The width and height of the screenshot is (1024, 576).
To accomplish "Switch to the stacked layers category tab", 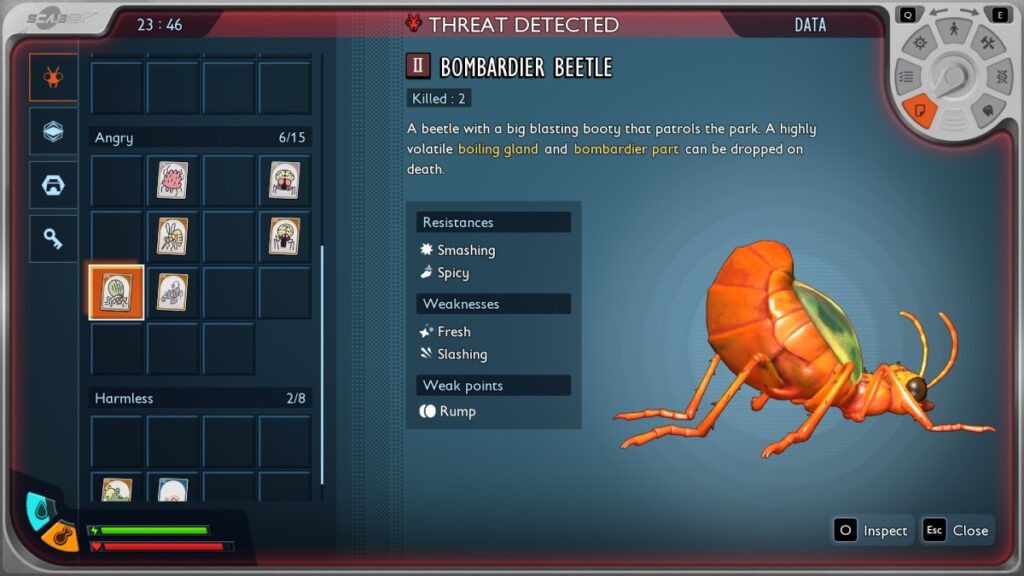I will [53, 131].
